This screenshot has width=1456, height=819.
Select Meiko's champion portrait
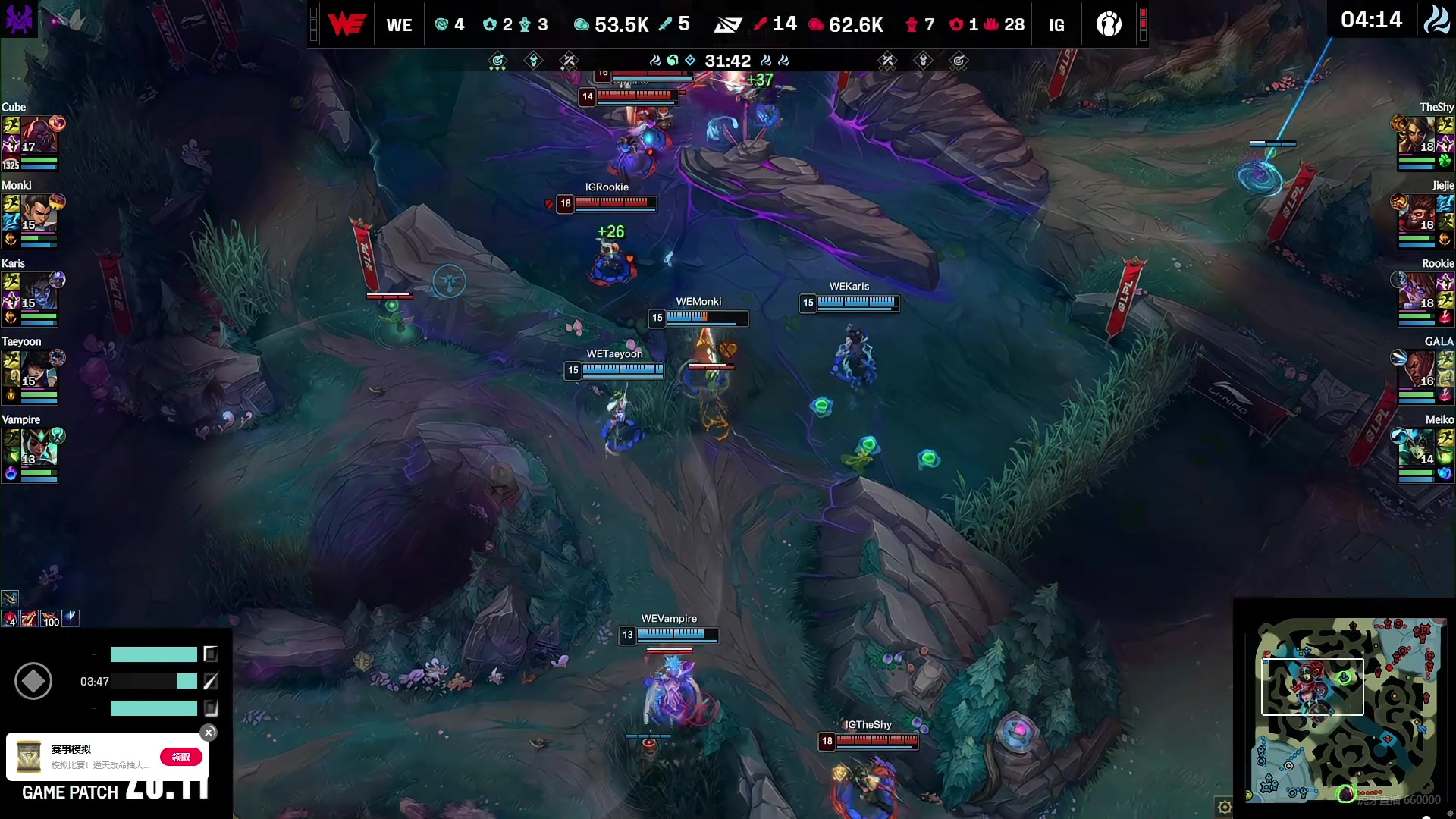click(1417, 449)
